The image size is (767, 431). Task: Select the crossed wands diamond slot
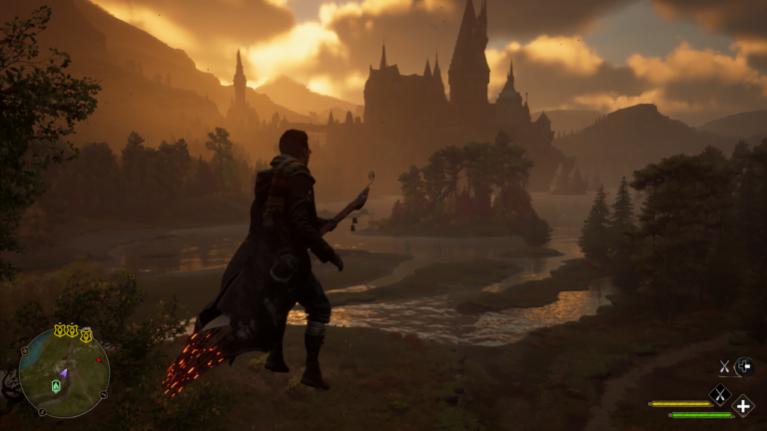[718, 395]
